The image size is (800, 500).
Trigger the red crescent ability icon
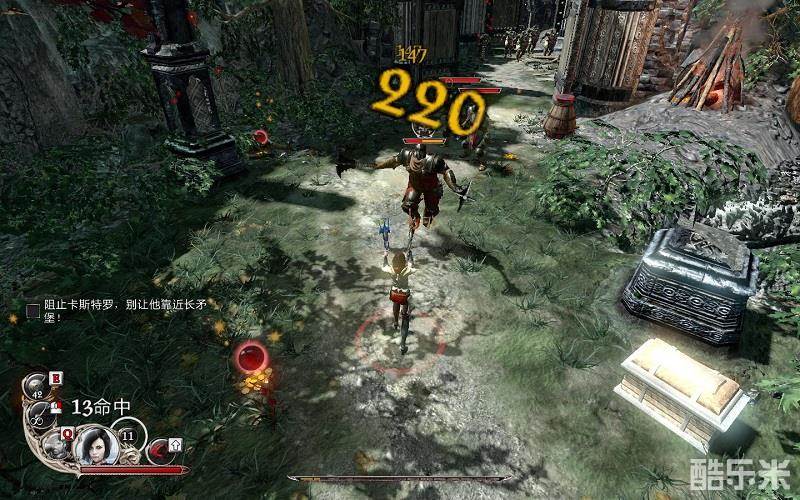tap(158, 451)
